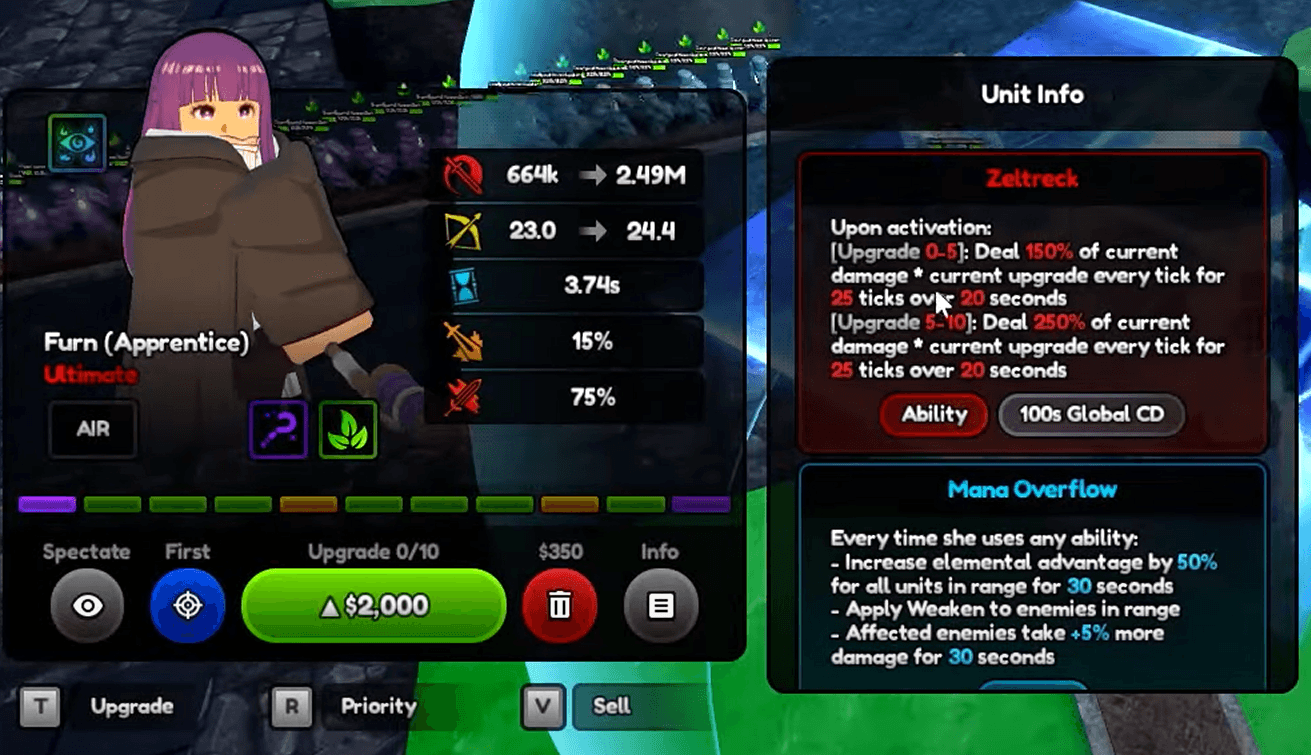Click the purple whip trait icon
This screenshot has width=1311, height=755.
point(277,430)
